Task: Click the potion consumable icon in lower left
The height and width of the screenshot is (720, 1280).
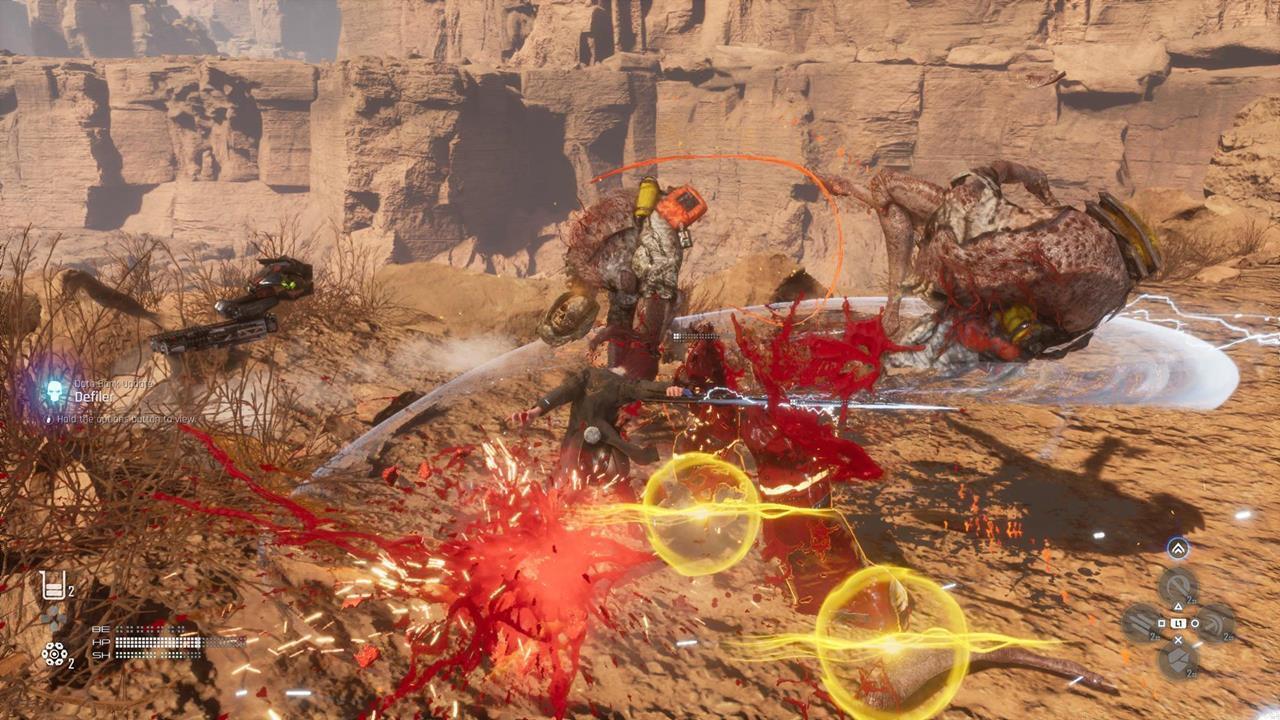Action: coord(54,584)
